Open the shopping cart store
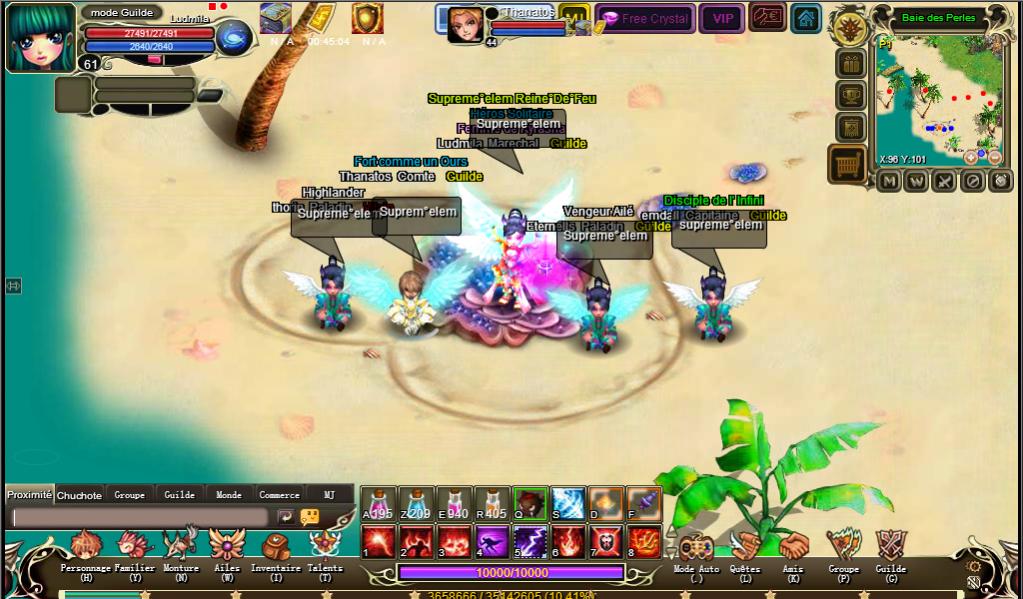This screenshot has width=1023, height=599. coord(848,164)
